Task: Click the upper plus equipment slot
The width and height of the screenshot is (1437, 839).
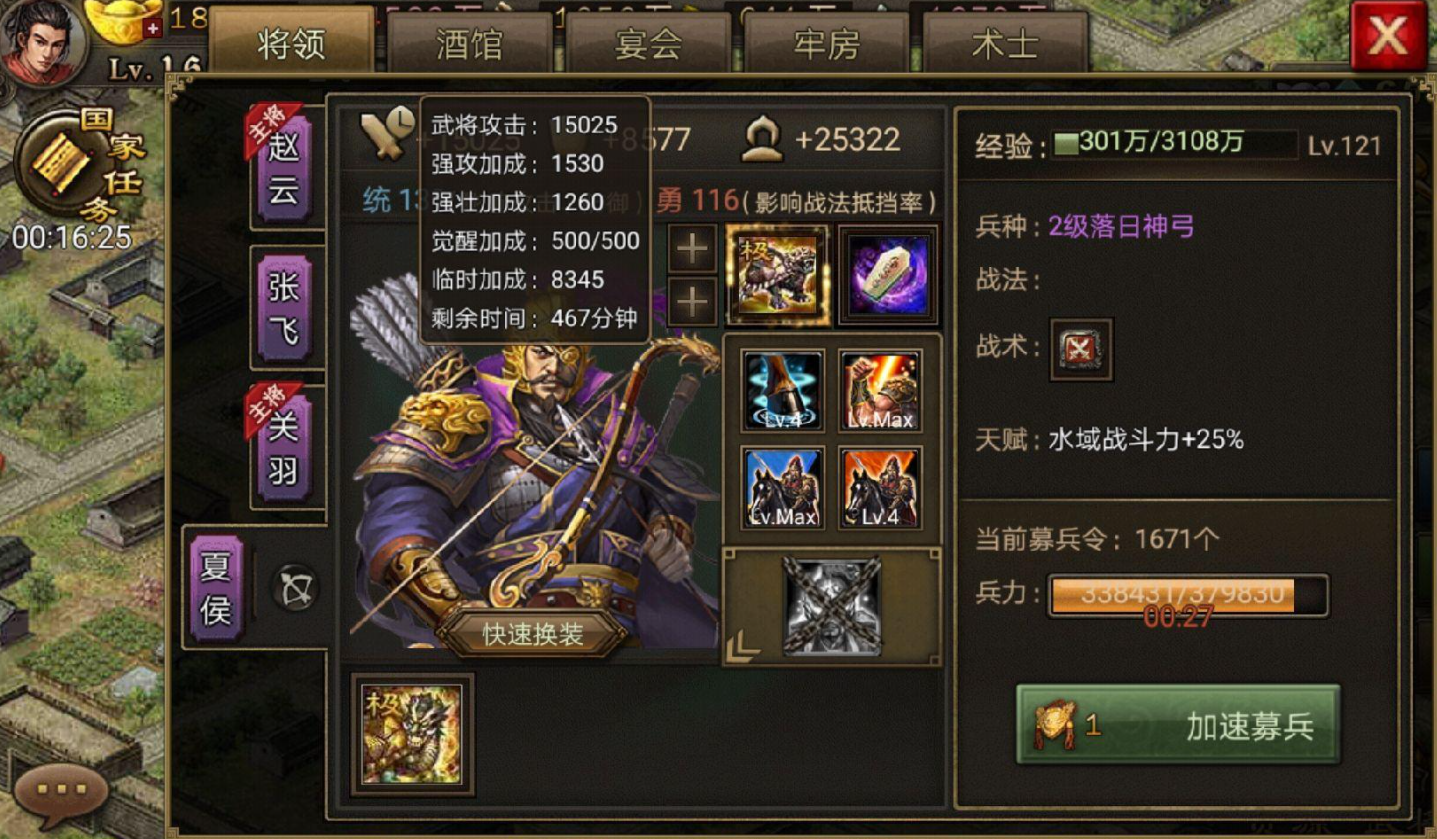Action: tap(691, 250)
